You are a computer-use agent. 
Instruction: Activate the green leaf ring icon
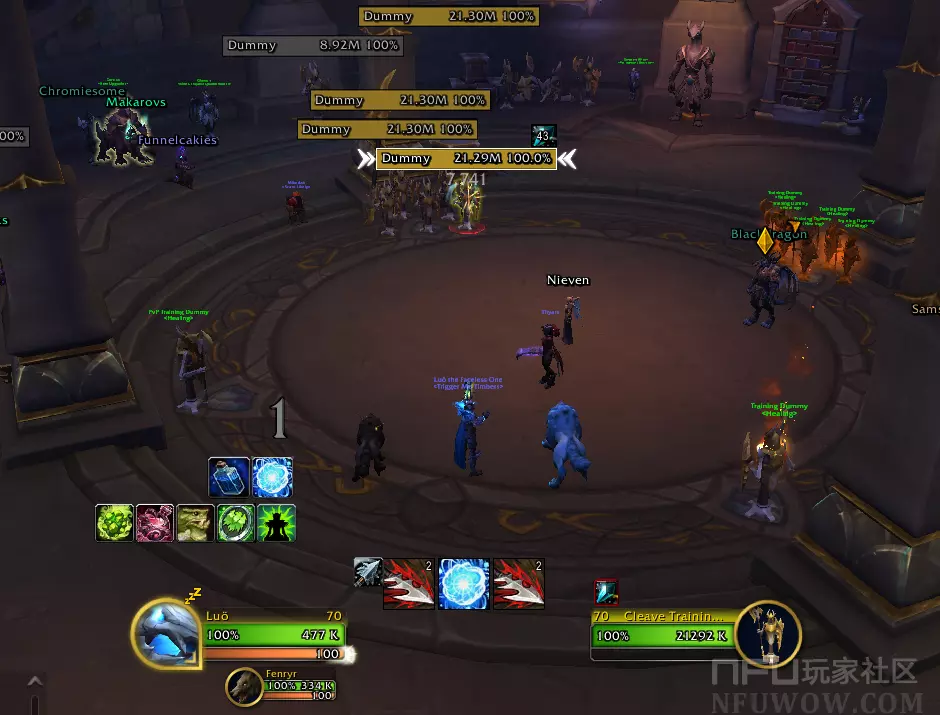[x=236, y=523]
